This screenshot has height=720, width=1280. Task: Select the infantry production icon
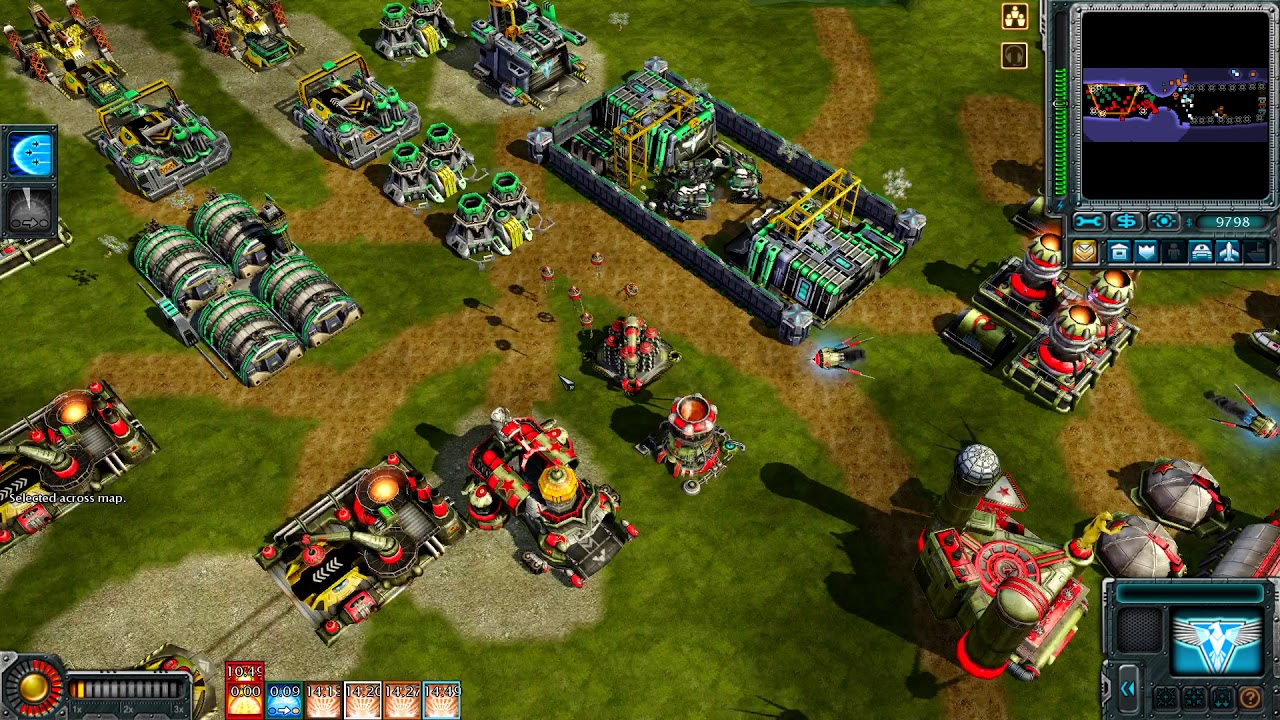point(1173,253)
